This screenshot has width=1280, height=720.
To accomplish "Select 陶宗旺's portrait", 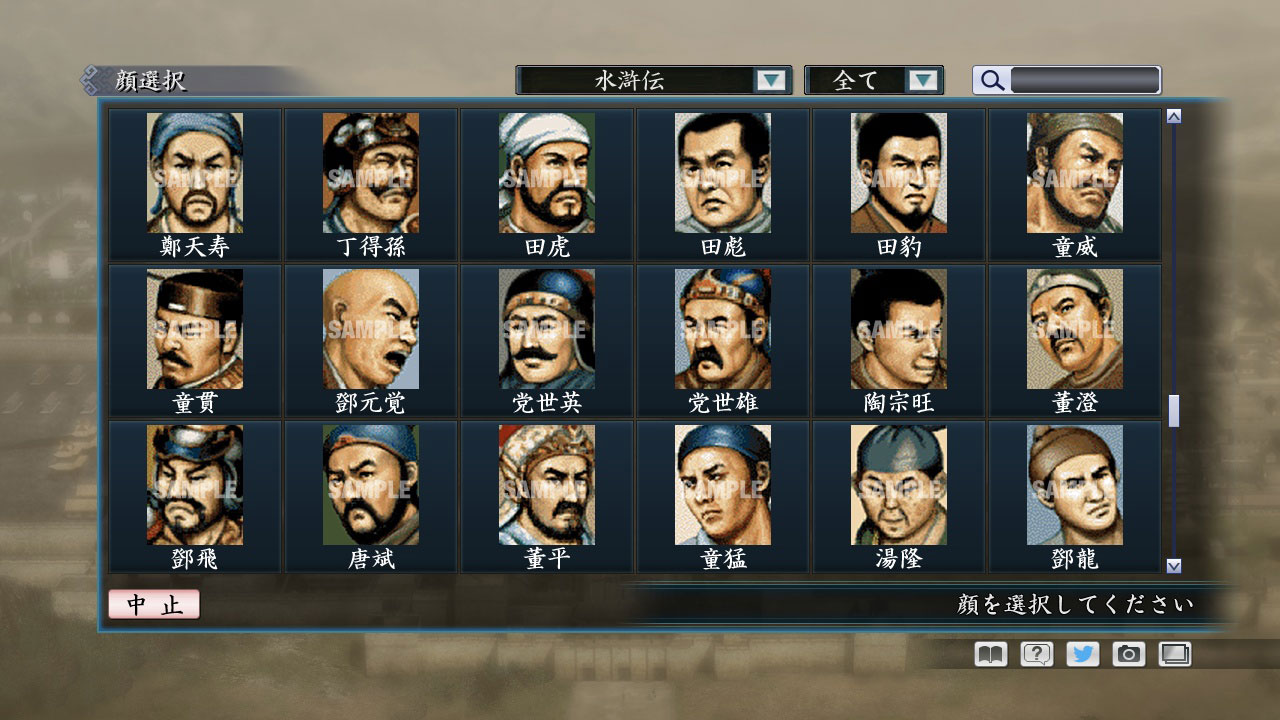I will (899, 328).
